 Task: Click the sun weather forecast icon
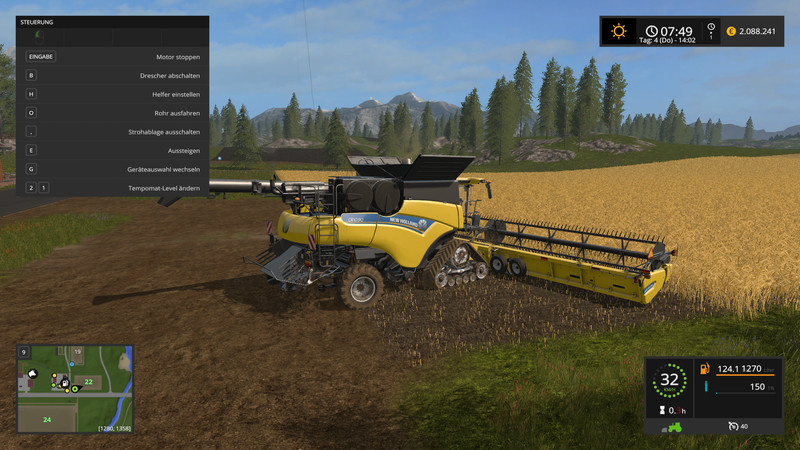click(x=619, y=31)
